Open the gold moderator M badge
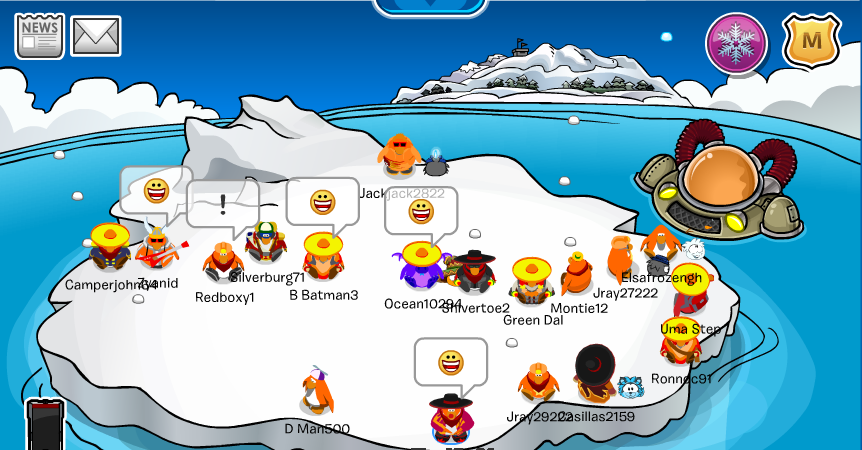862x450 pixels. tap(811, 41)
